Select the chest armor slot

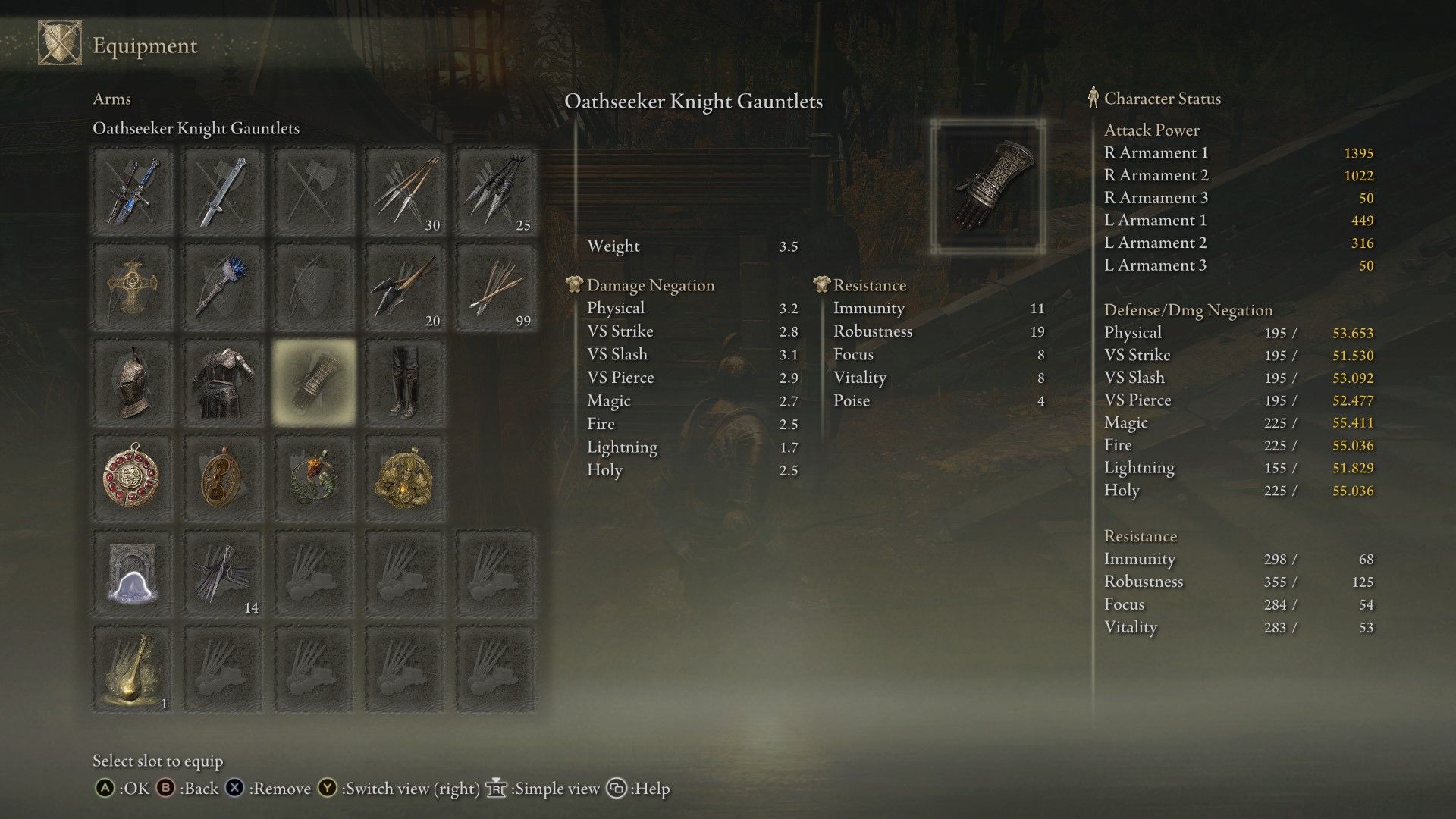coord(224,383)
